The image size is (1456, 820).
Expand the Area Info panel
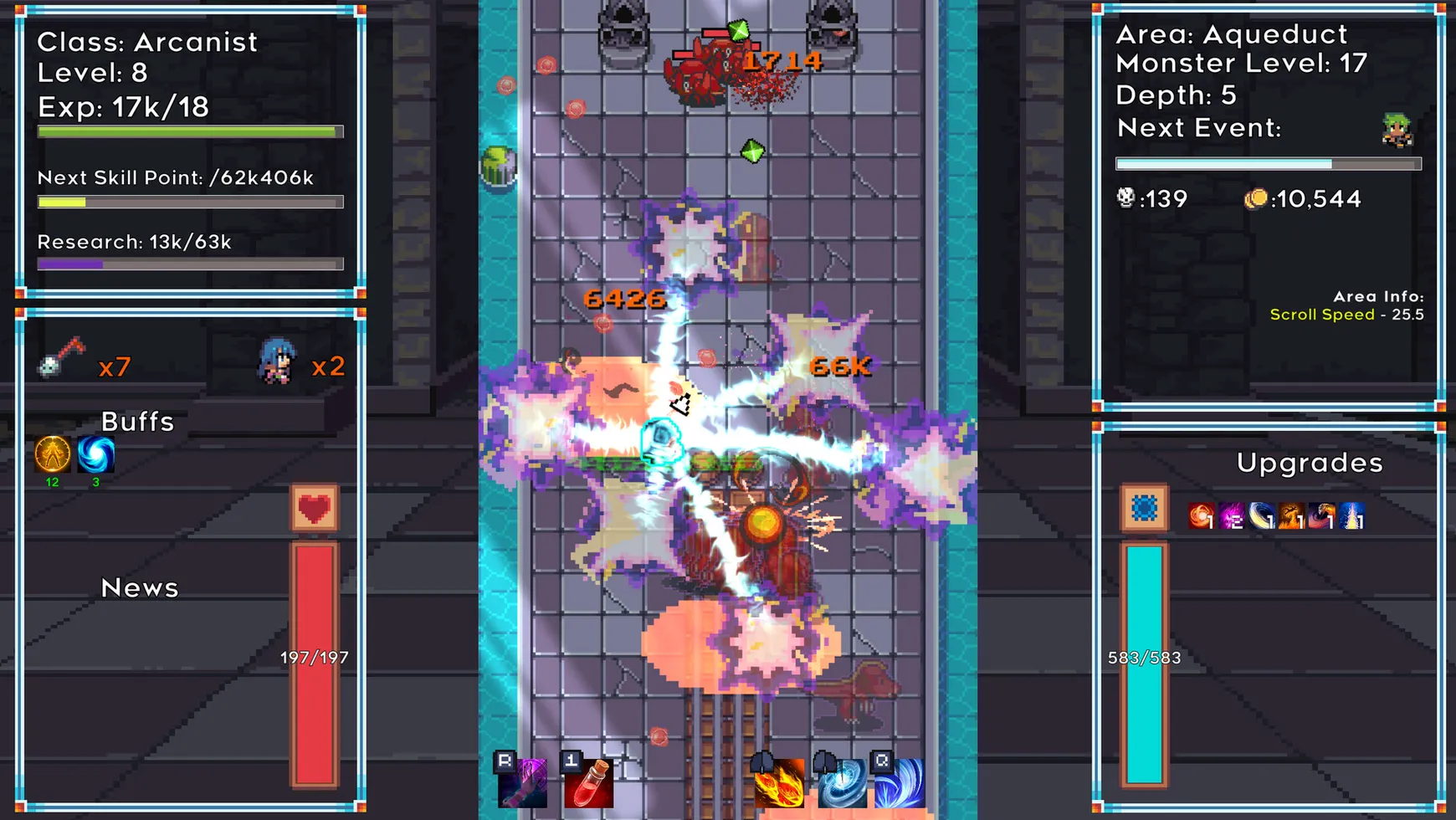pos(1378,296)
